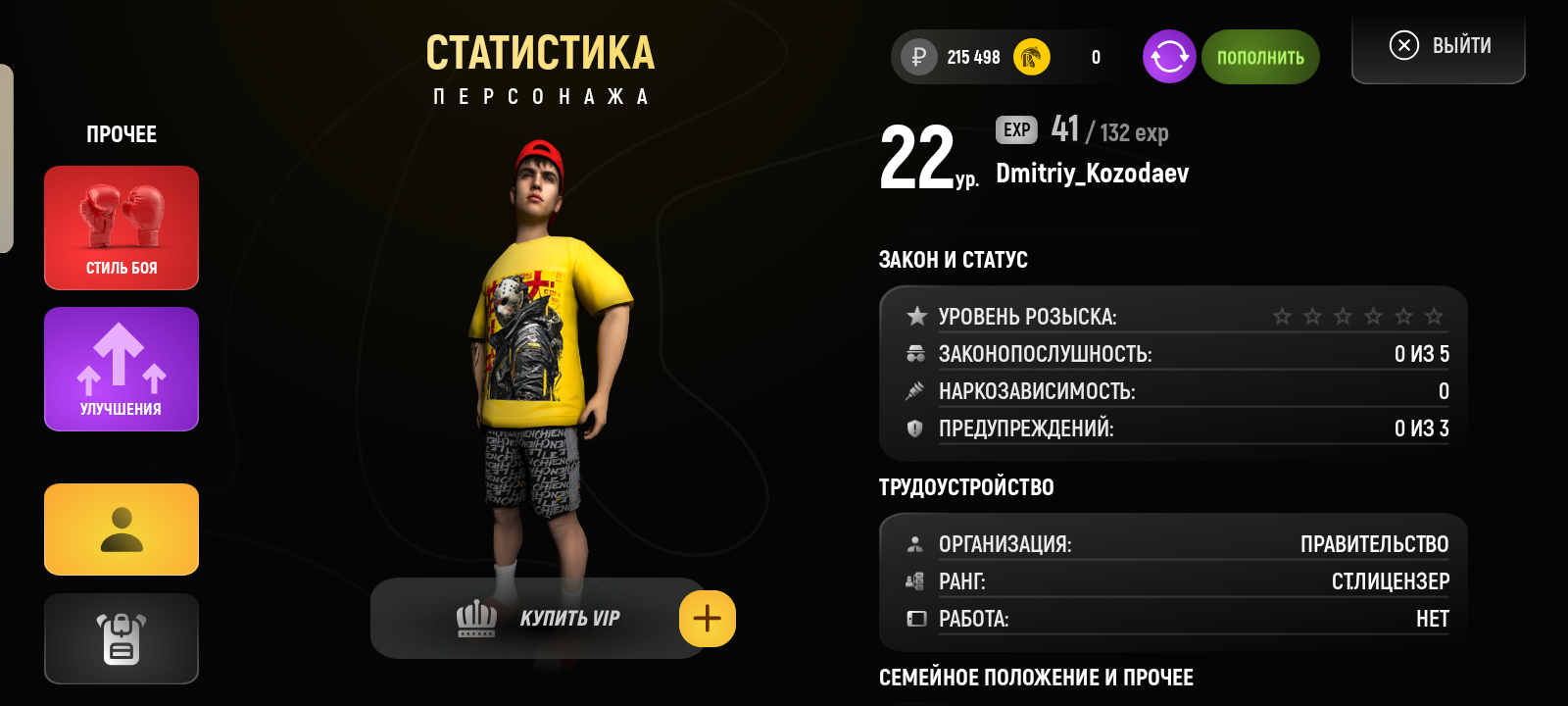Click the ruble coin icon

915,57
